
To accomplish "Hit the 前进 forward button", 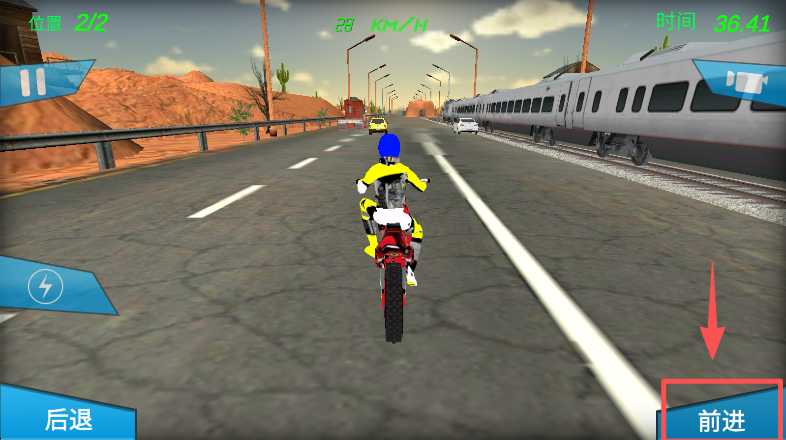I will (x=722, y=420).
